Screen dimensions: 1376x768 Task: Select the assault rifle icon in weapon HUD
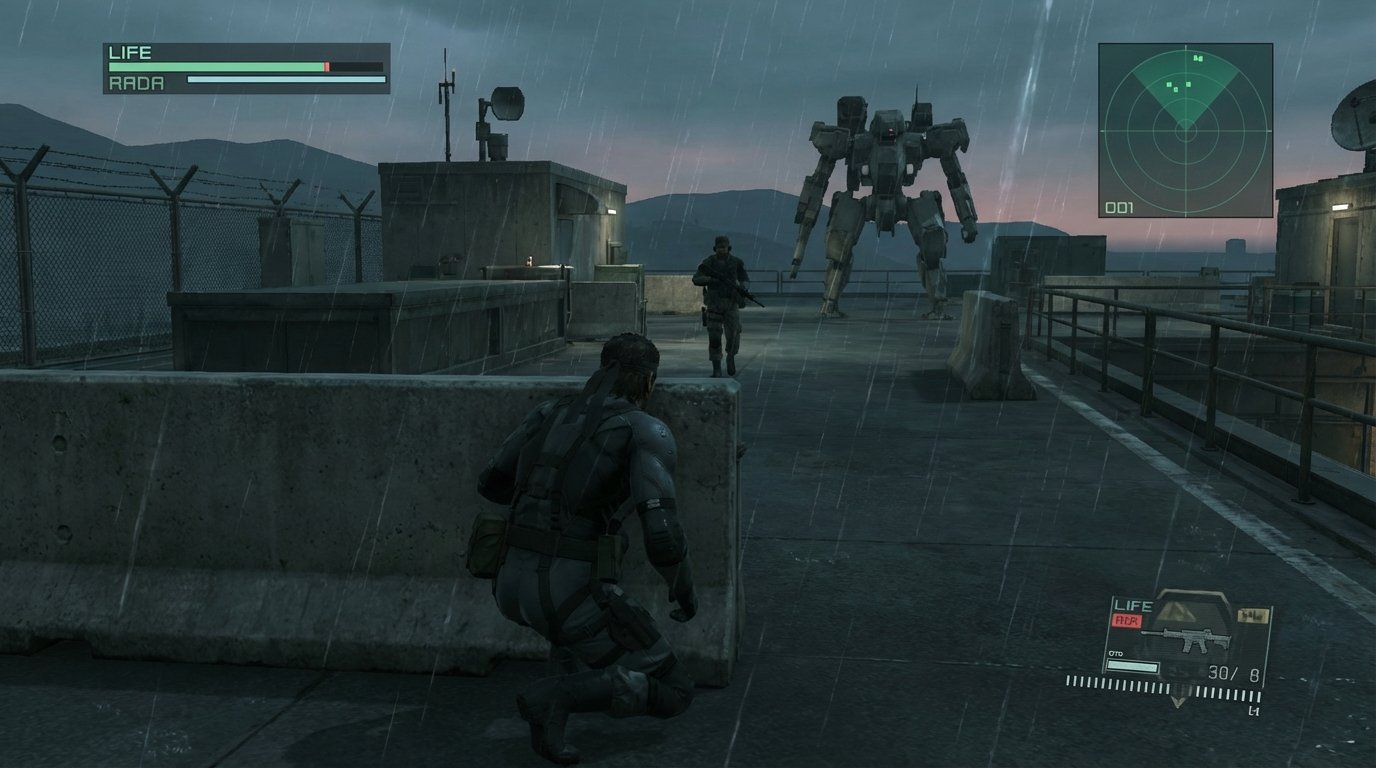pos(1184,638)
